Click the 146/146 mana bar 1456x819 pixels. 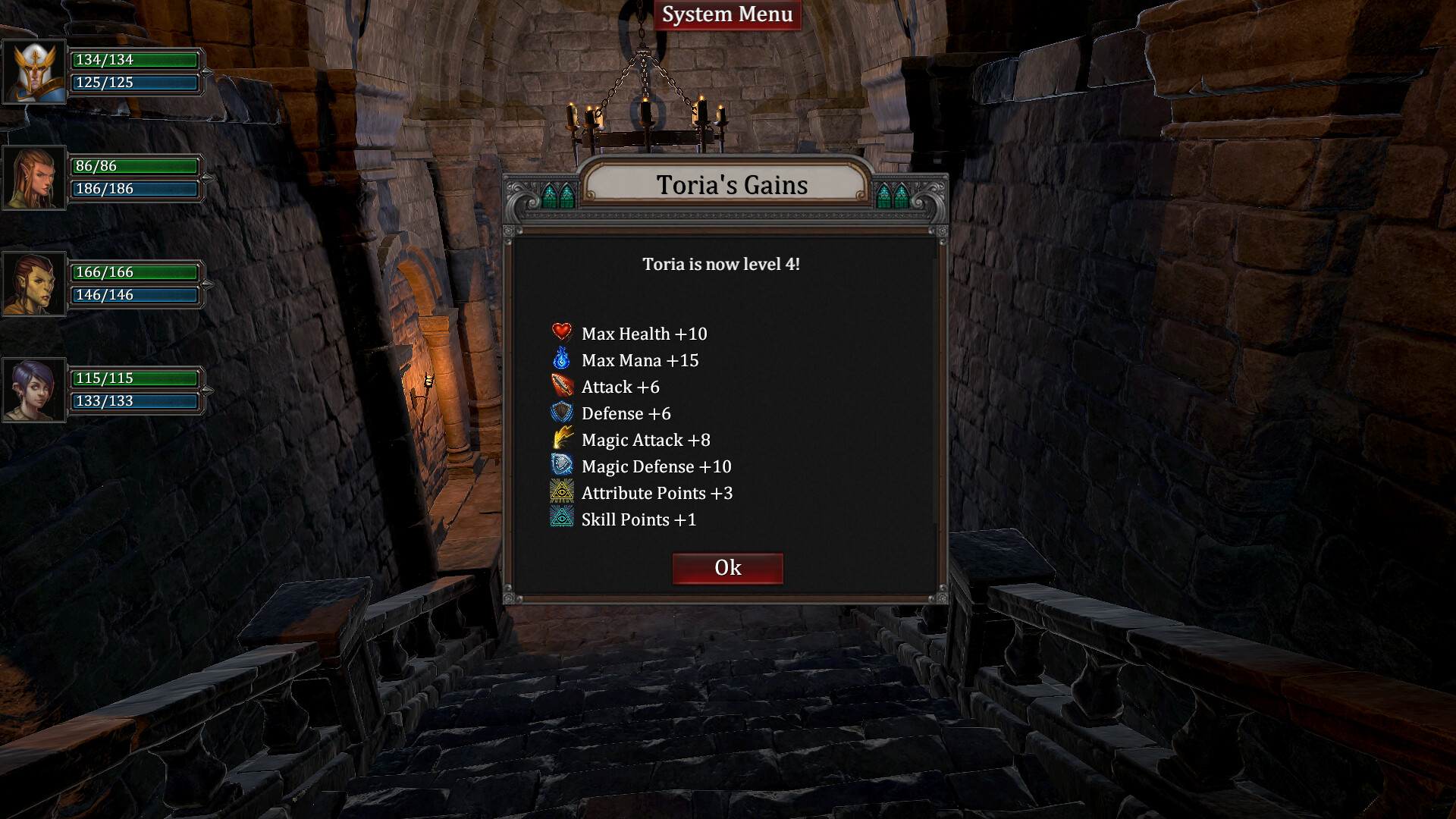135,294
